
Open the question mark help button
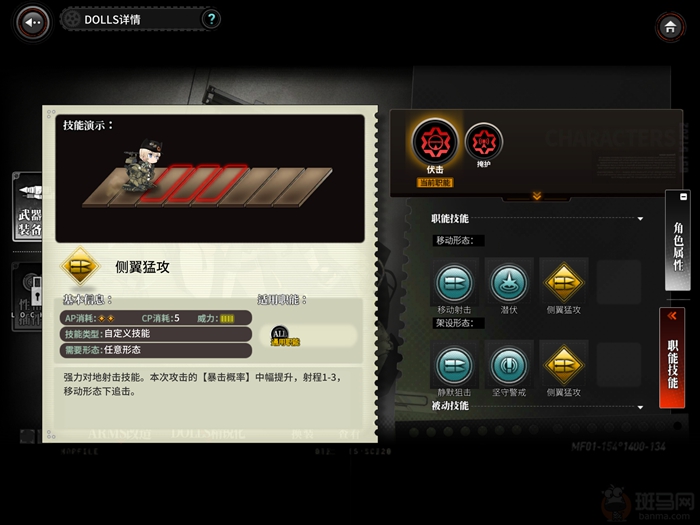(211, 19)
